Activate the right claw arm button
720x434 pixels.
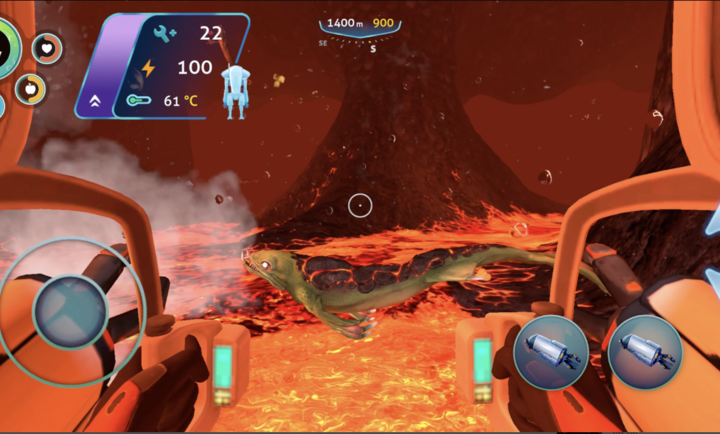point(644,352)
